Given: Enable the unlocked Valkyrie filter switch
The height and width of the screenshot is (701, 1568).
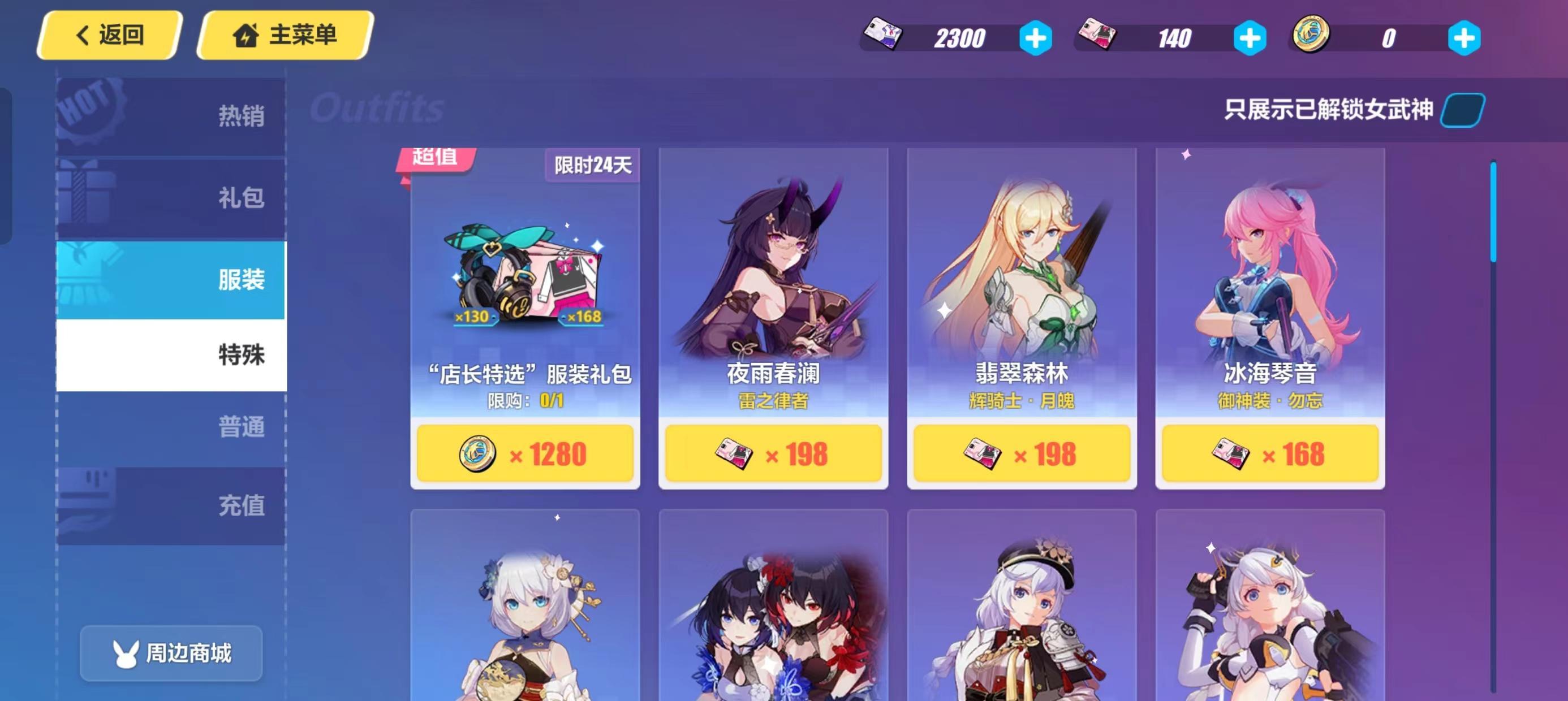Looking at the screenshot, I should tap(1459, 110).
